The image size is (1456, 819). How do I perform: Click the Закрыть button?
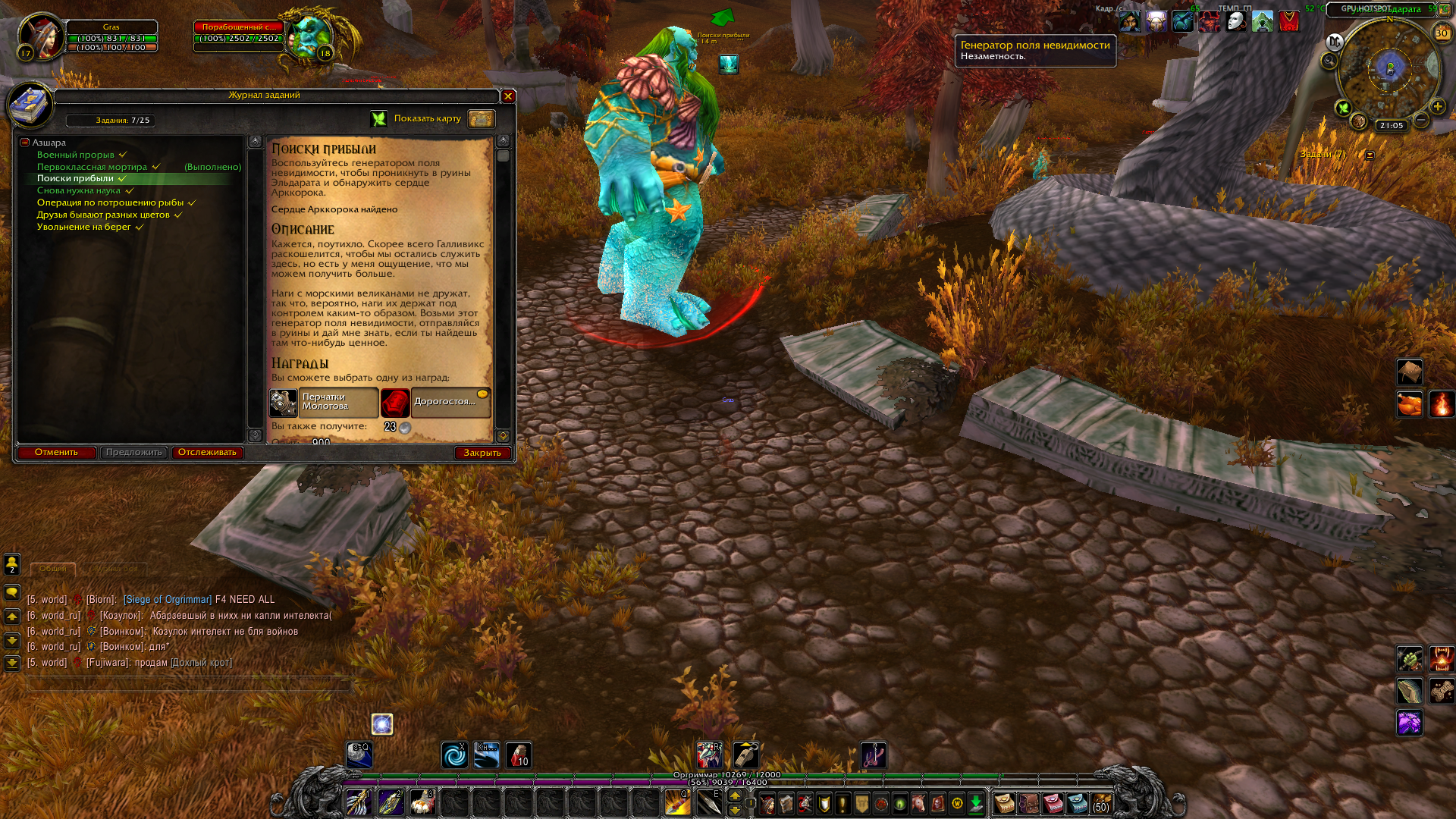coord(482,453)
